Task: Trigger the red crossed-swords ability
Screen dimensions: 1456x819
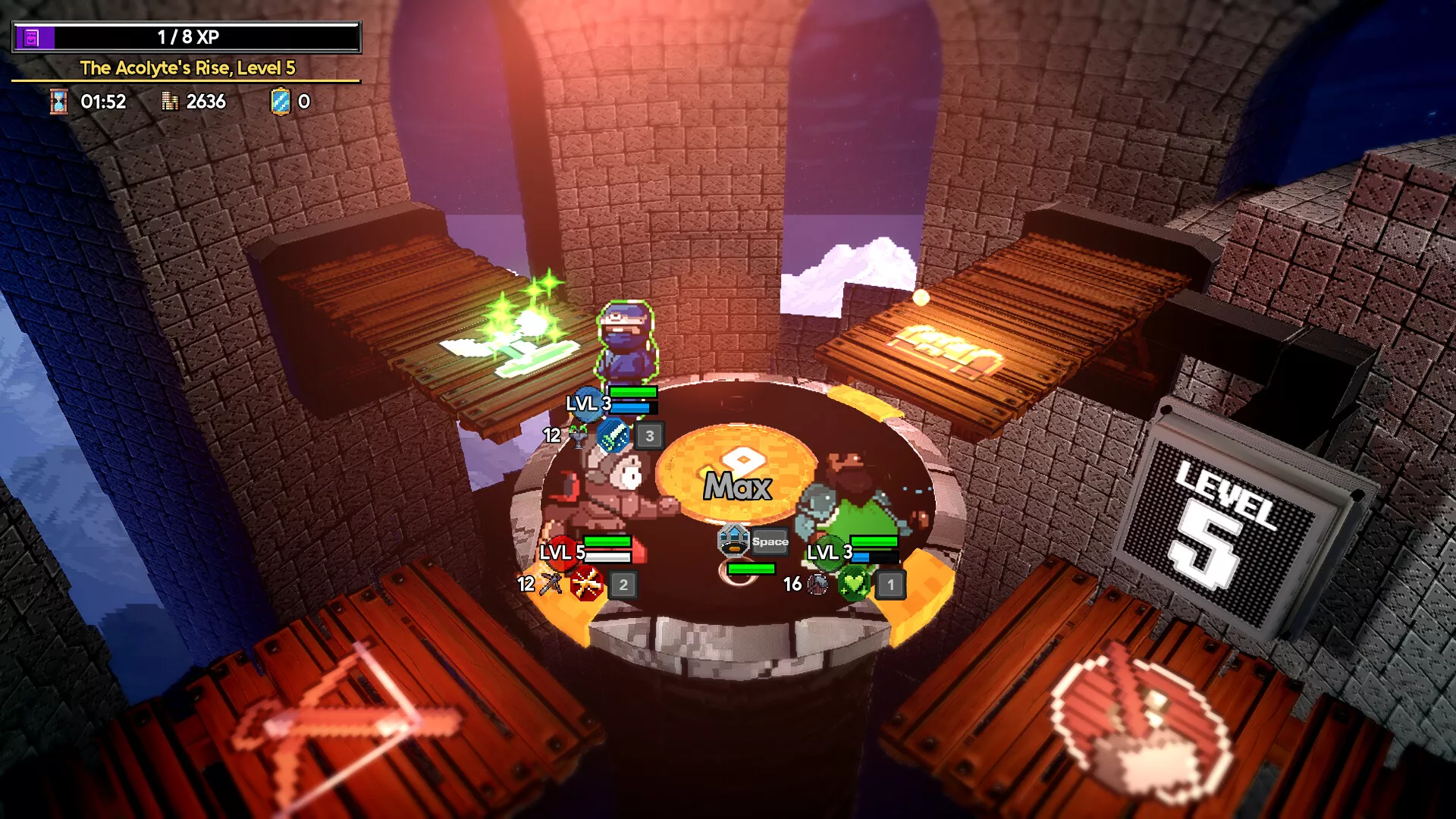Action: [x=586, y=585]
